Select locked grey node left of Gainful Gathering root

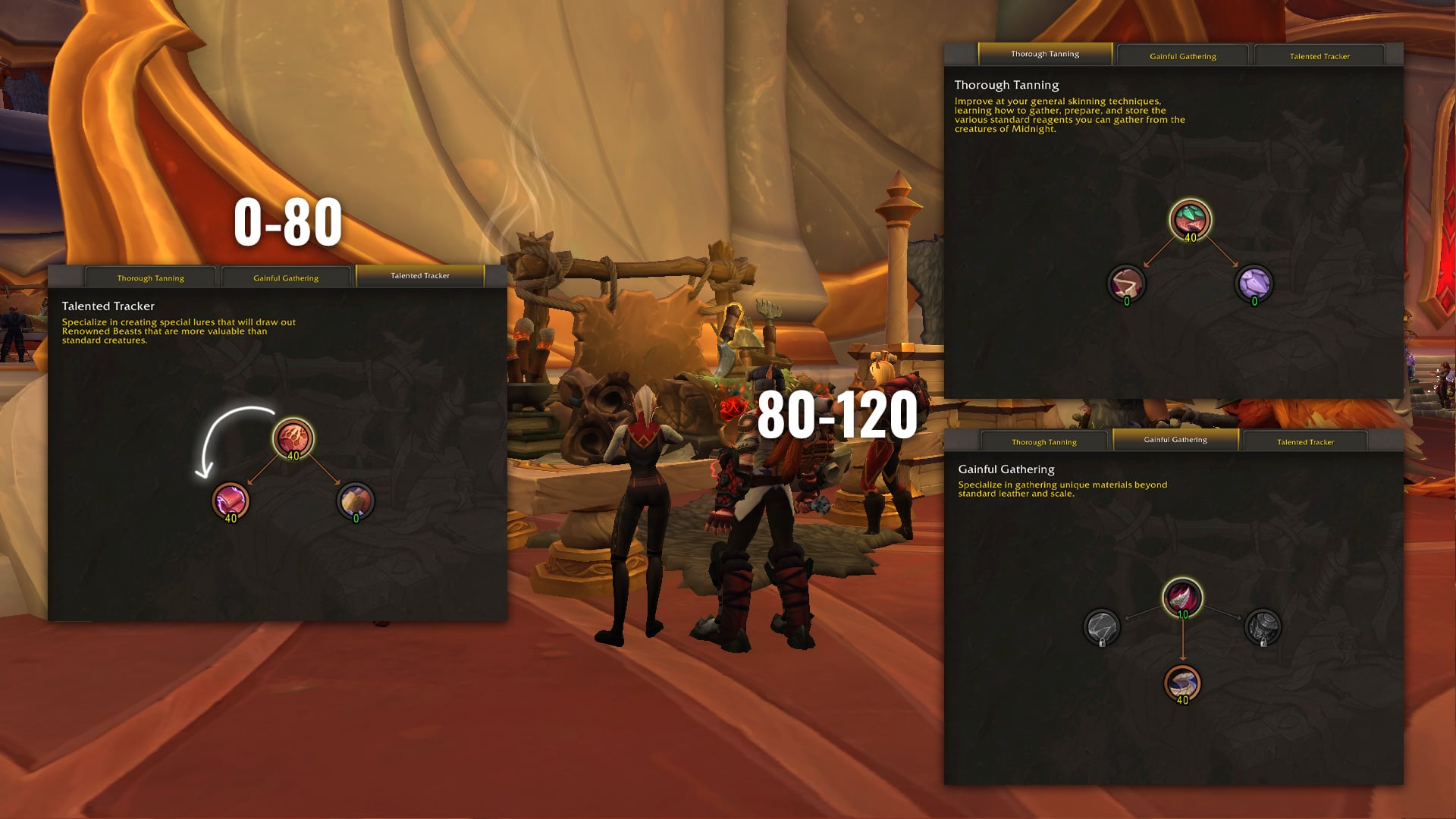click(1102, 627)
